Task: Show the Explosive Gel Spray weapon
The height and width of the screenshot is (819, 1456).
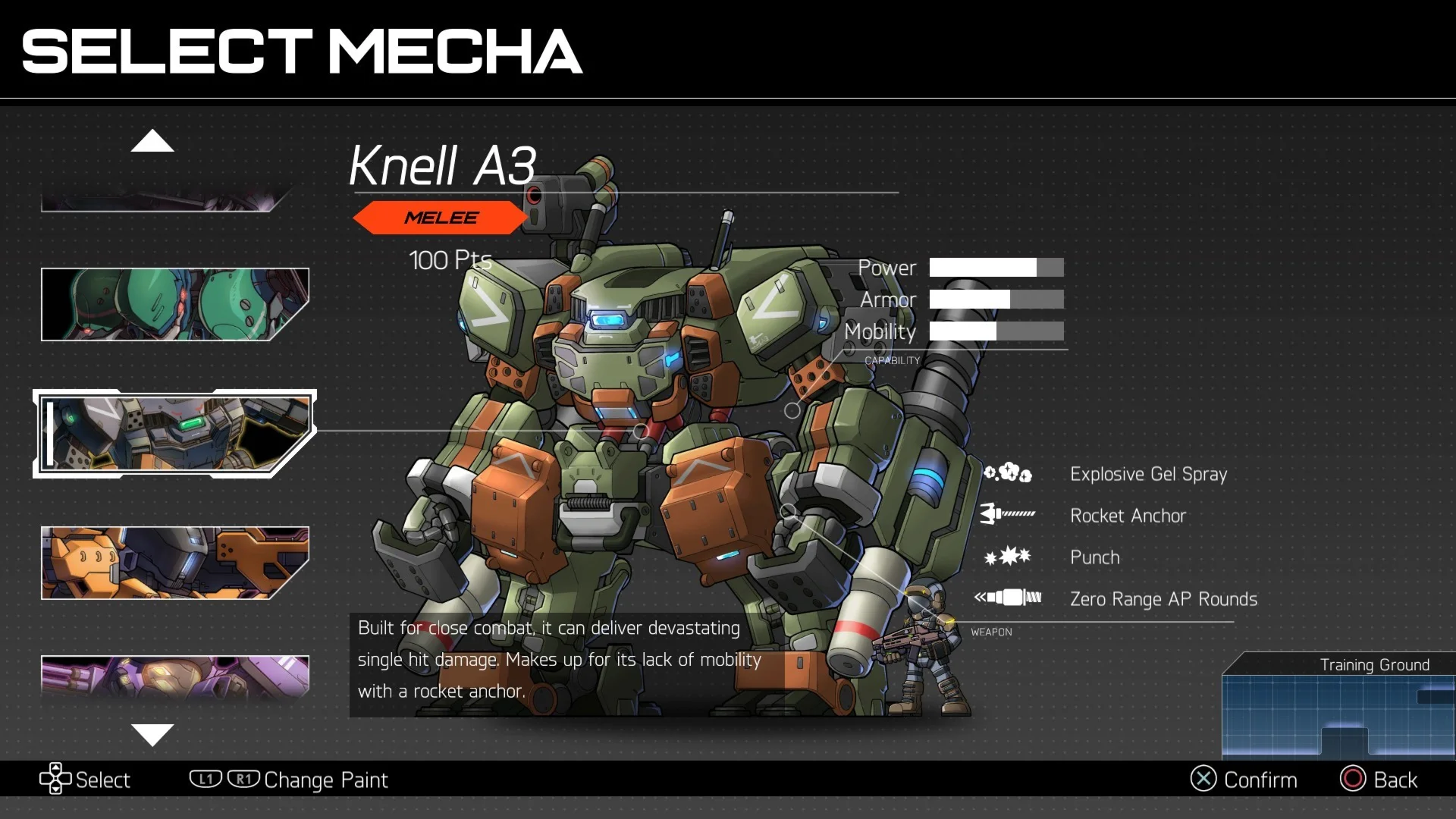Action: click(1147, 474)
